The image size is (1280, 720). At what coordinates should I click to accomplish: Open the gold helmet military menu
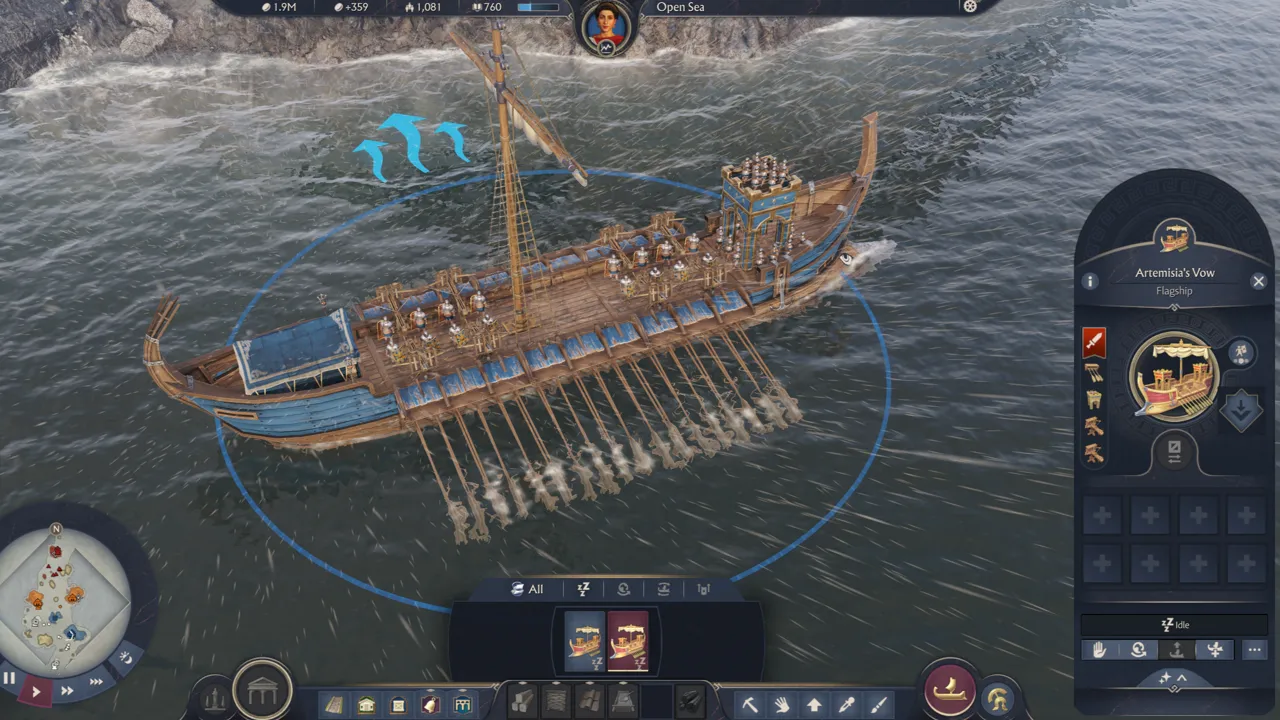coord(996,697)
